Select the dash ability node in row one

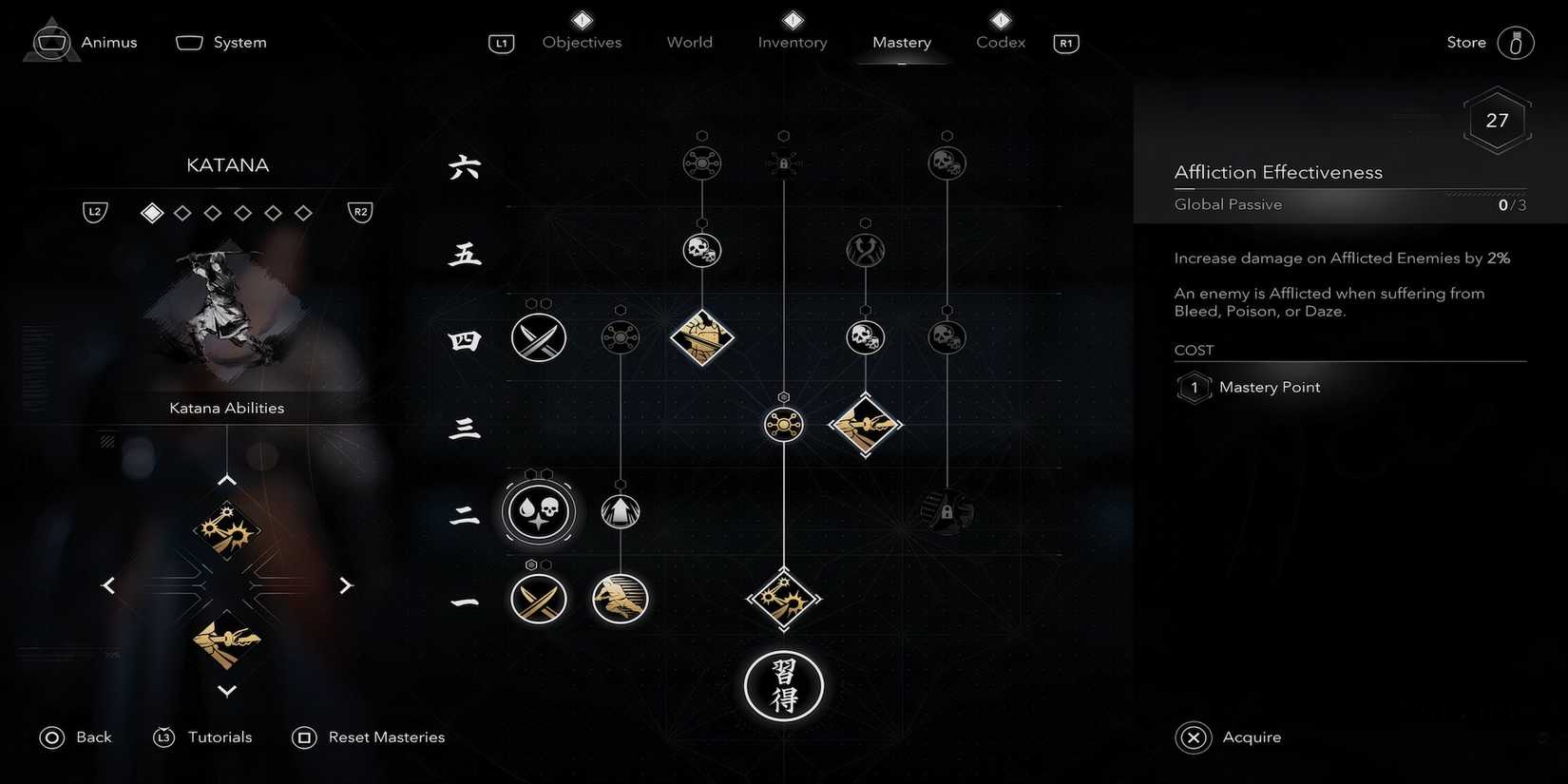coord(619,599)
